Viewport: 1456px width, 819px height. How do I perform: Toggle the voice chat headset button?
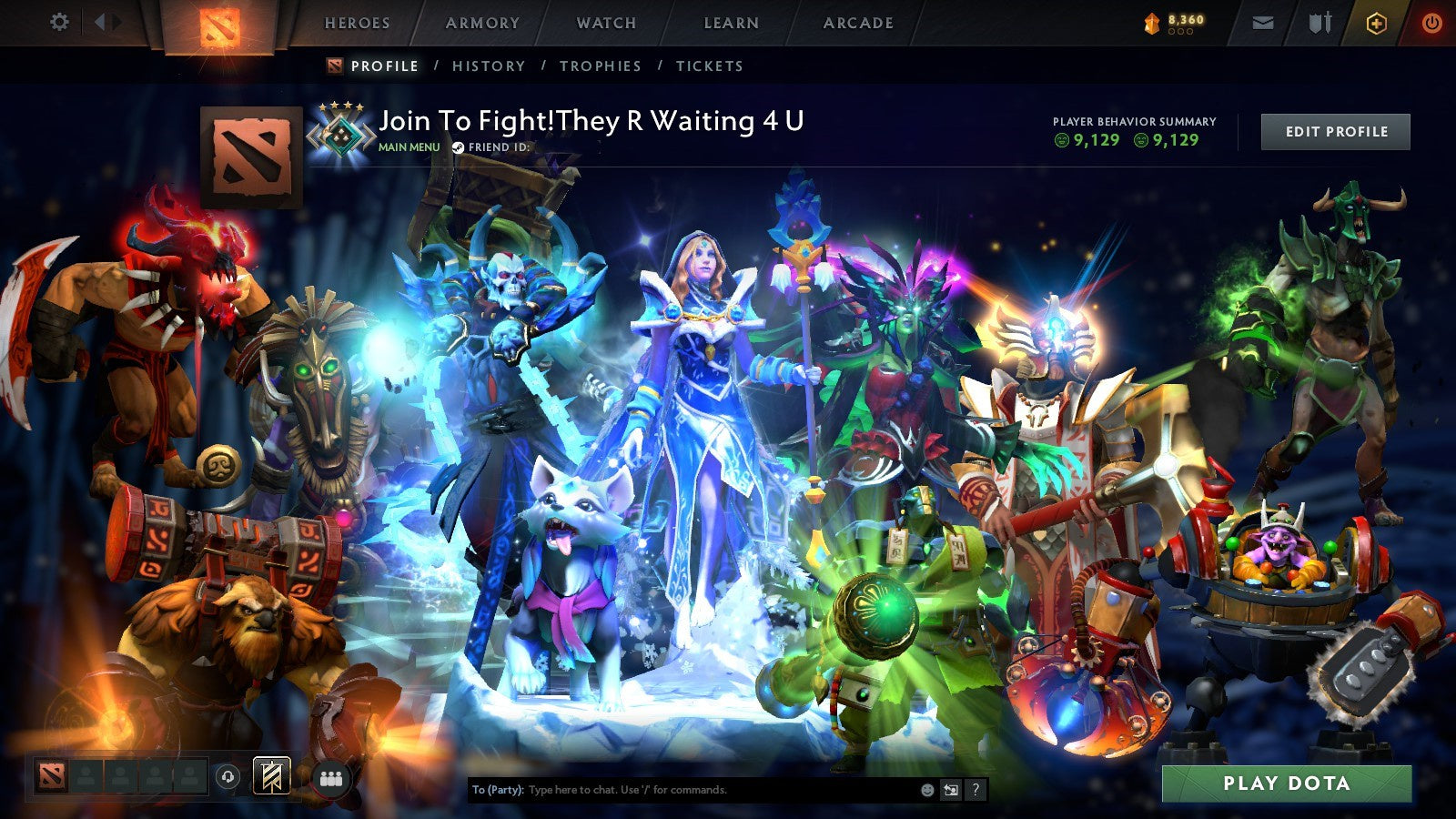click(x=227, y=776)
